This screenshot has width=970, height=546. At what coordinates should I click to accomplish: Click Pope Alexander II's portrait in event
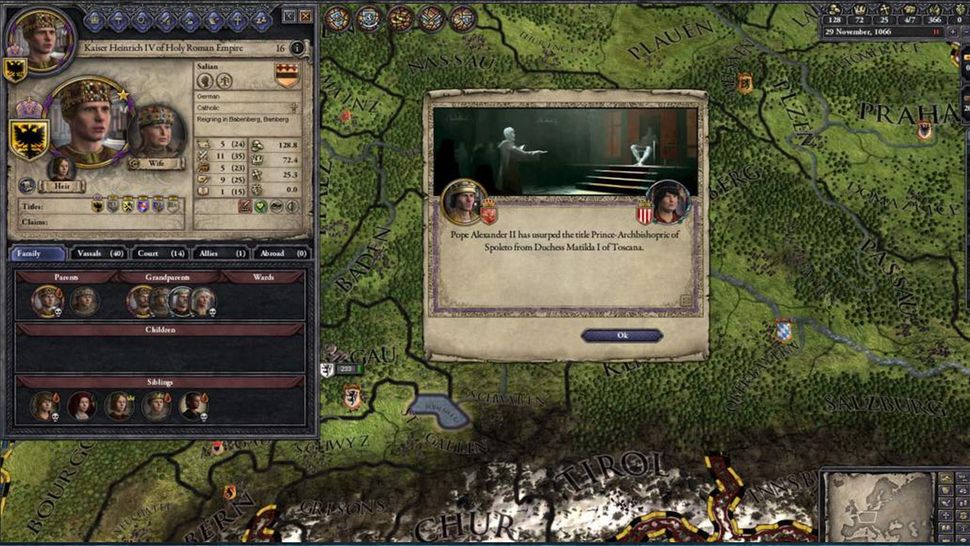tap(463, 201)
